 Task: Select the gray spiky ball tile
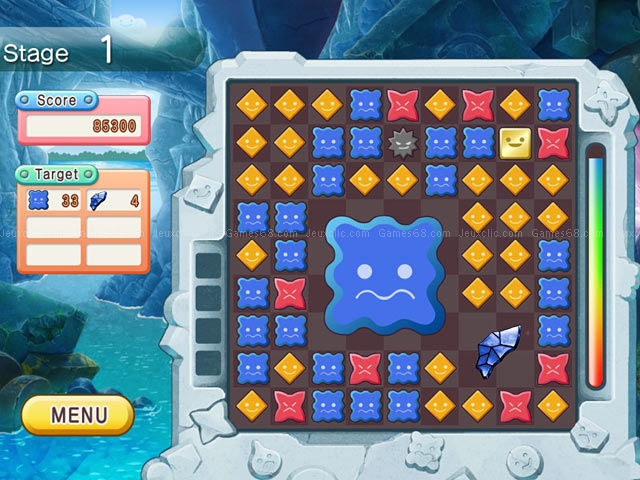[402, 143]
